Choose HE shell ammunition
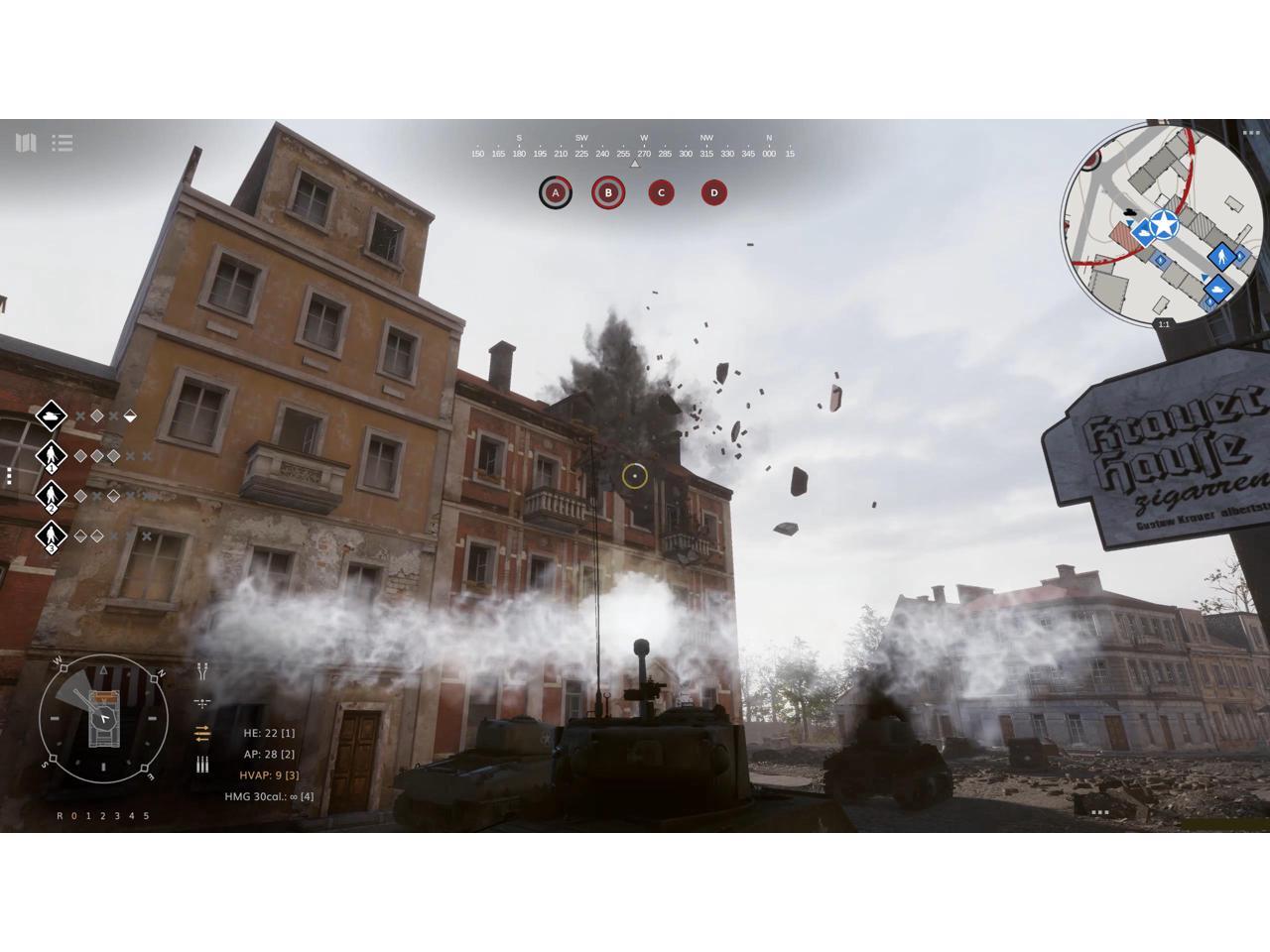Image resolution: width=1270 pixels, height=952 pixels. tap(268, 733)
